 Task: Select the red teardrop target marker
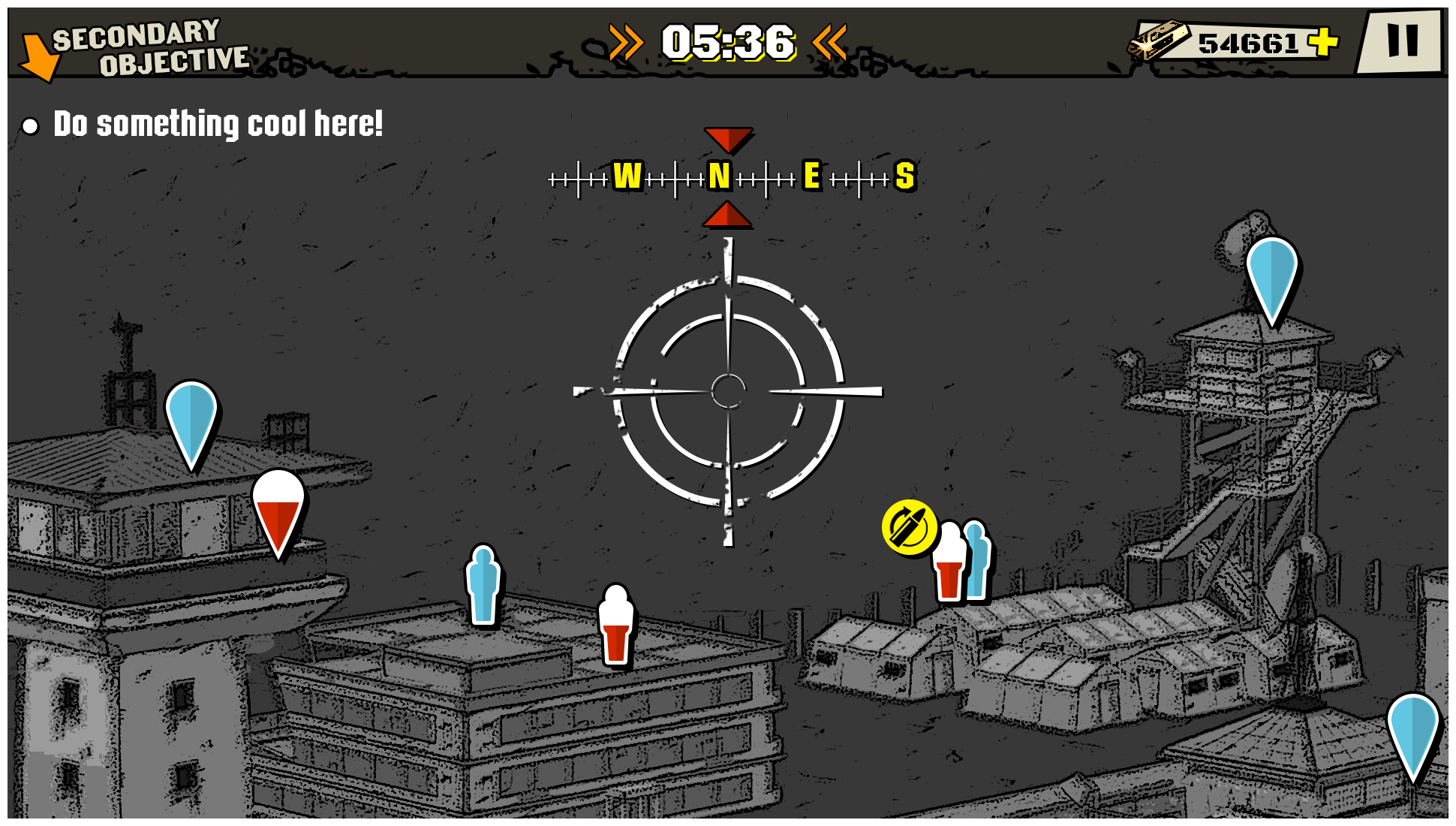(278, 513)
